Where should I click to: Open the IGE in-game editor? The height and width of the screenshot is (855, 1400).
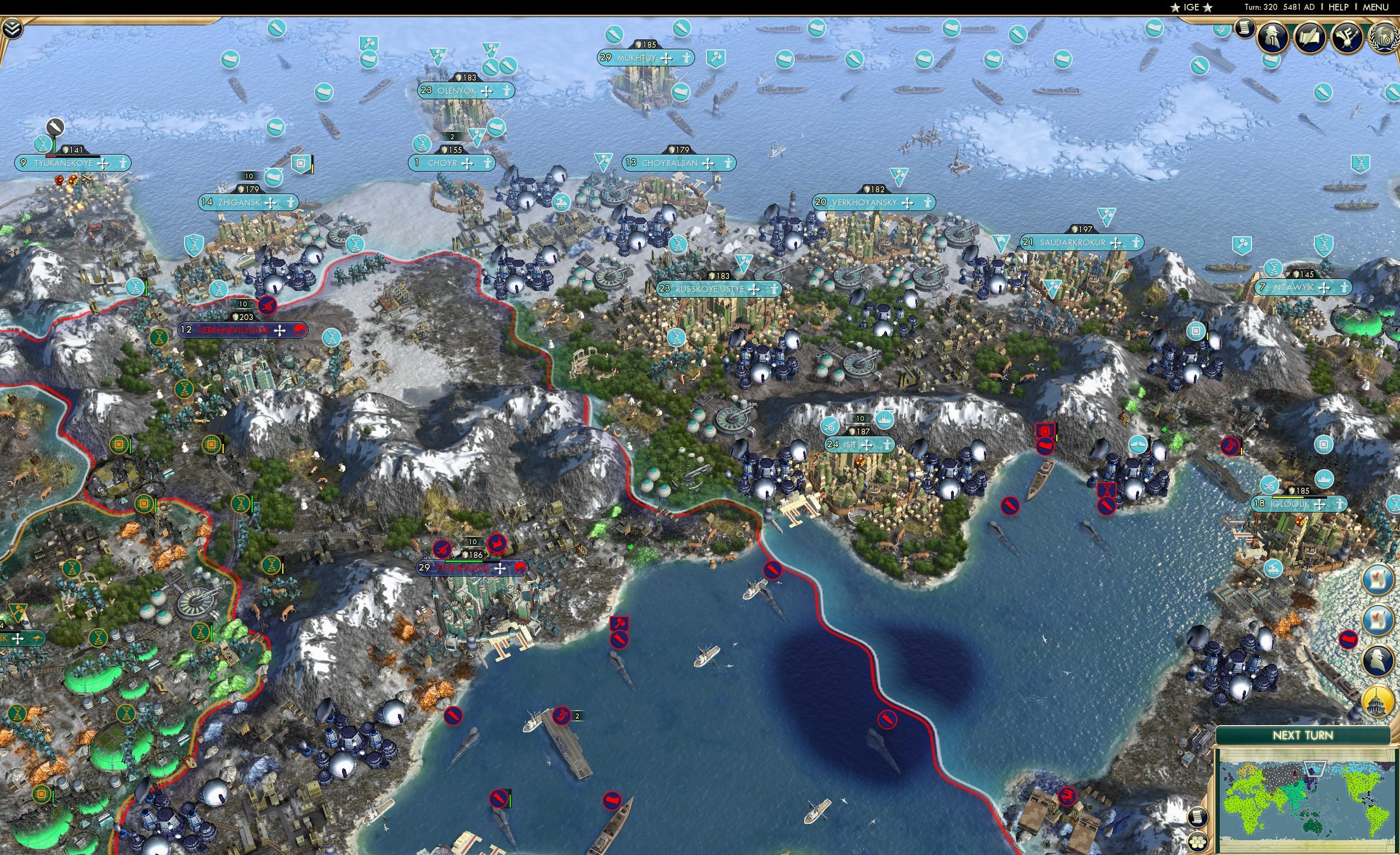(1192, 7)
